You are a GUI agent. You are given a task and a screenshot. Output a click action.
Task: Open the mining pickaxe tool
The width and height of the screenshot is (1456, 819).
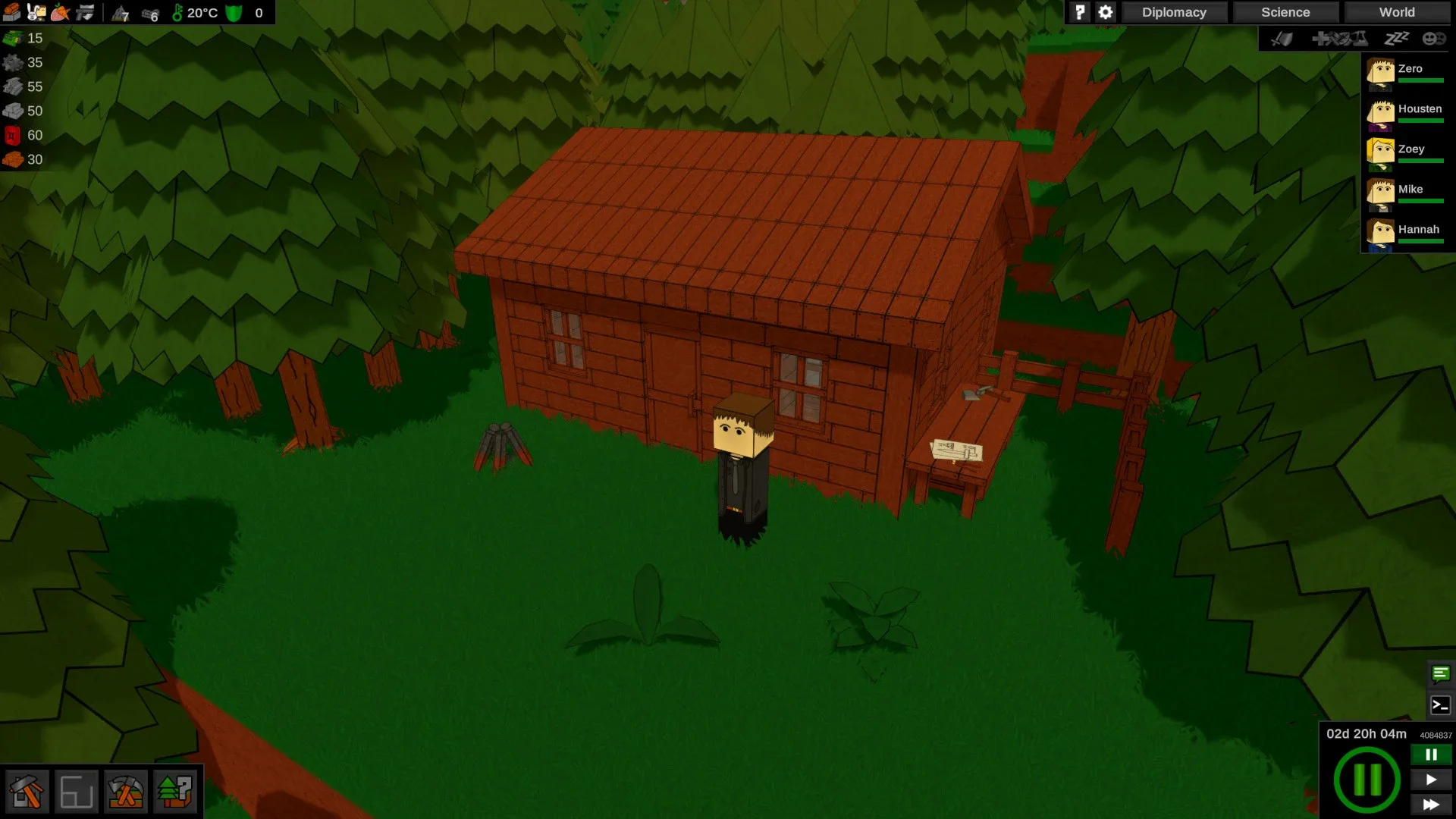click(x=127, y=791)
